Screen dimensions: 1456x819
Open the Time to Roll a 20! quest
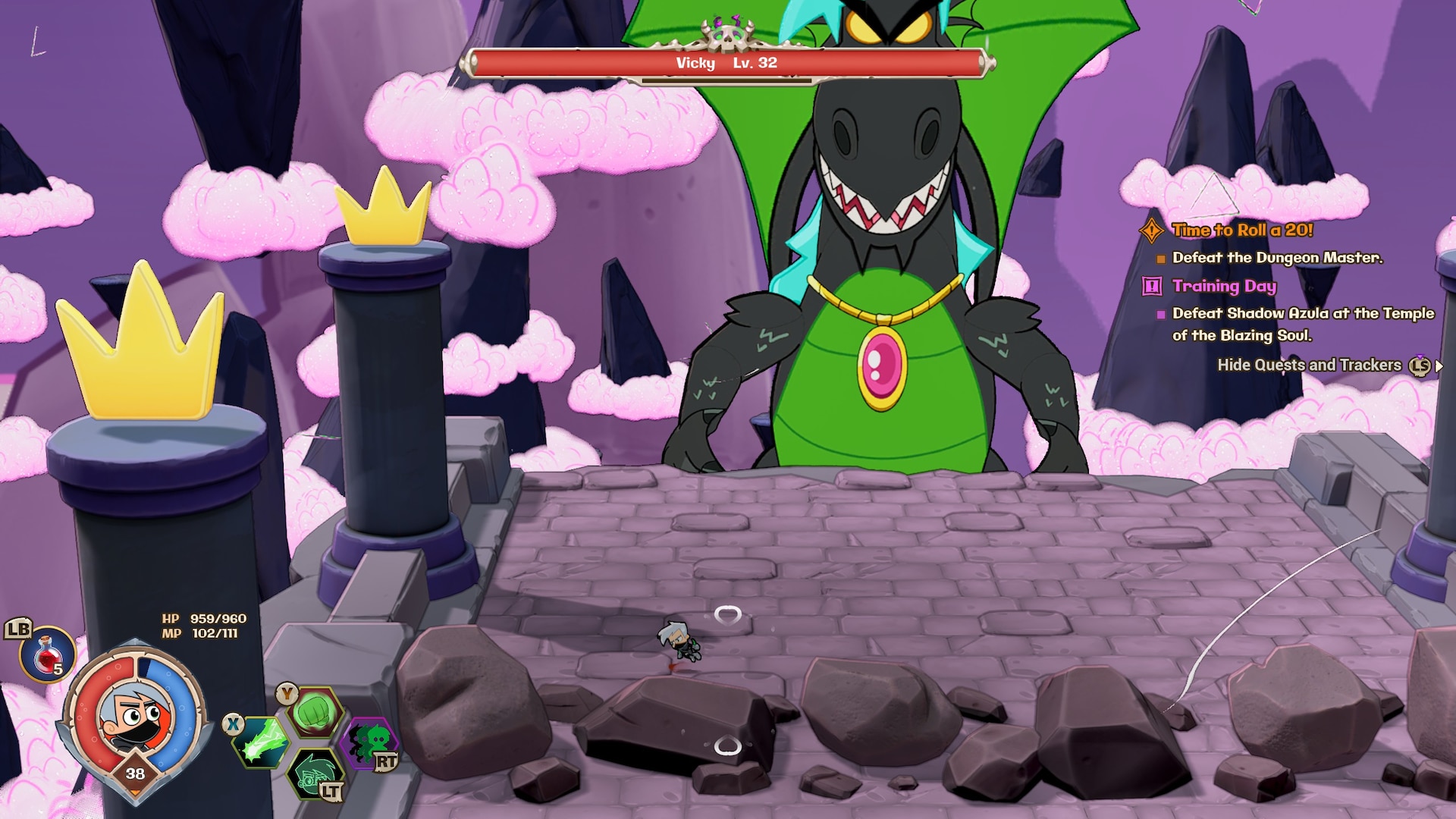[x=1241, y=230]
